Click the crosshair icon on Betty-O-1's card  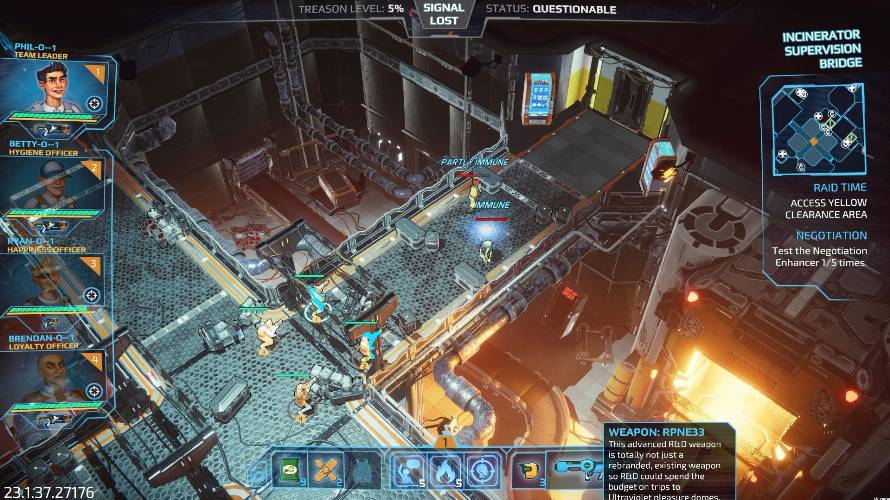click(94, 200)
